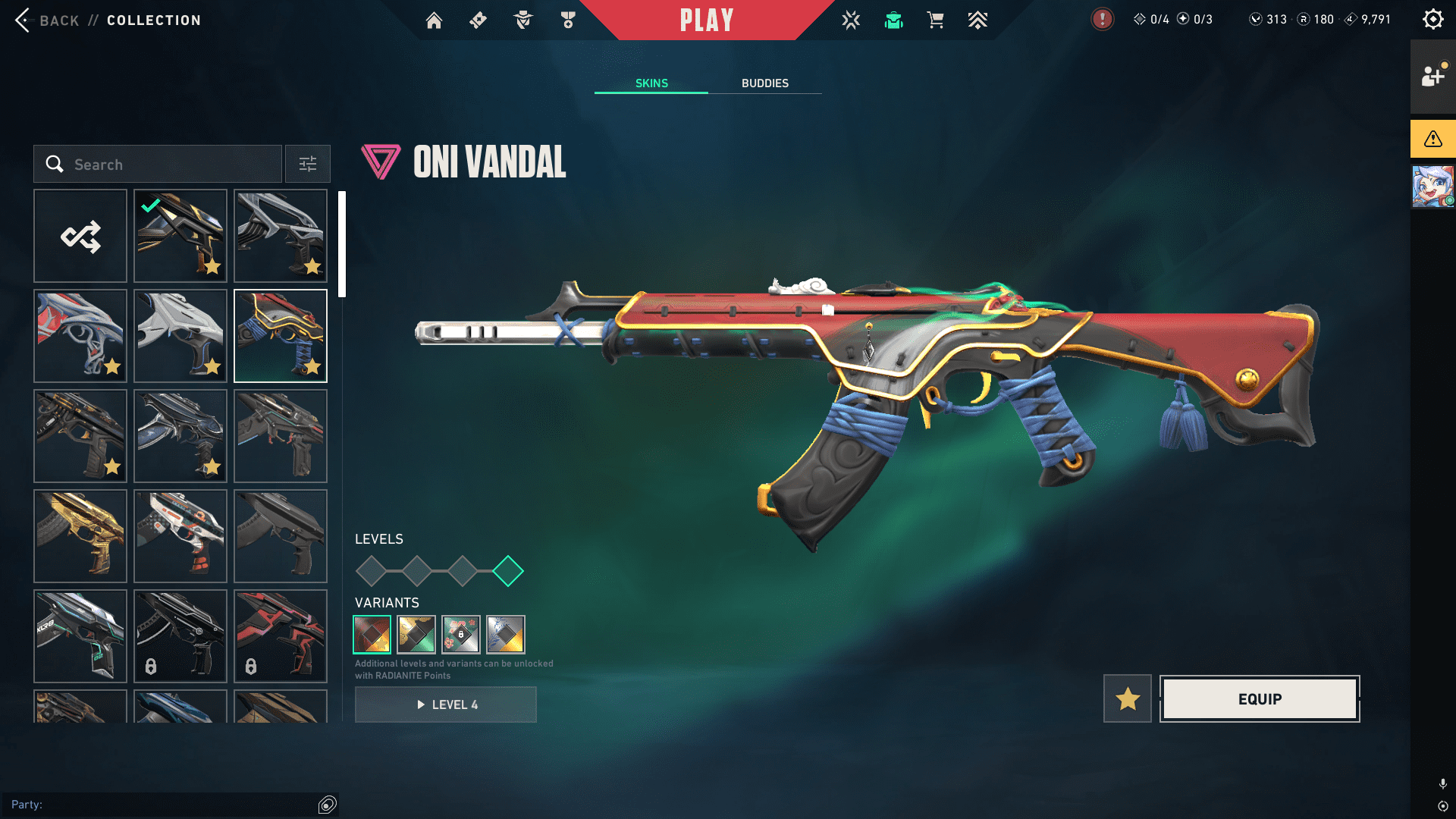Viewport: 1456px width, 819px height.
Task: Select the Skins tab
Action: [651, 83]
